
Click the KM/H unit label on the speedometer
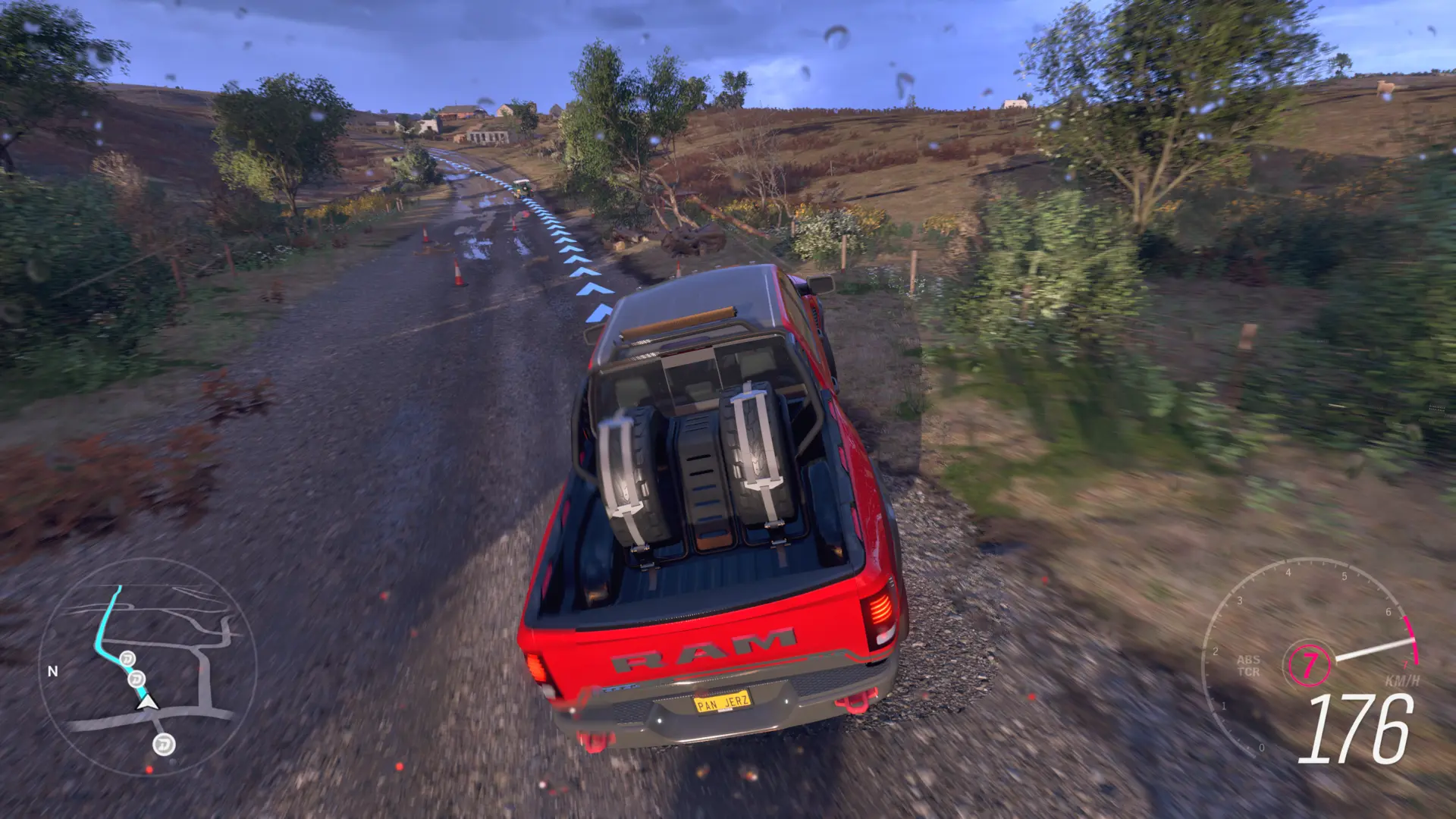pyautogui.click(x=1401, y=681)
